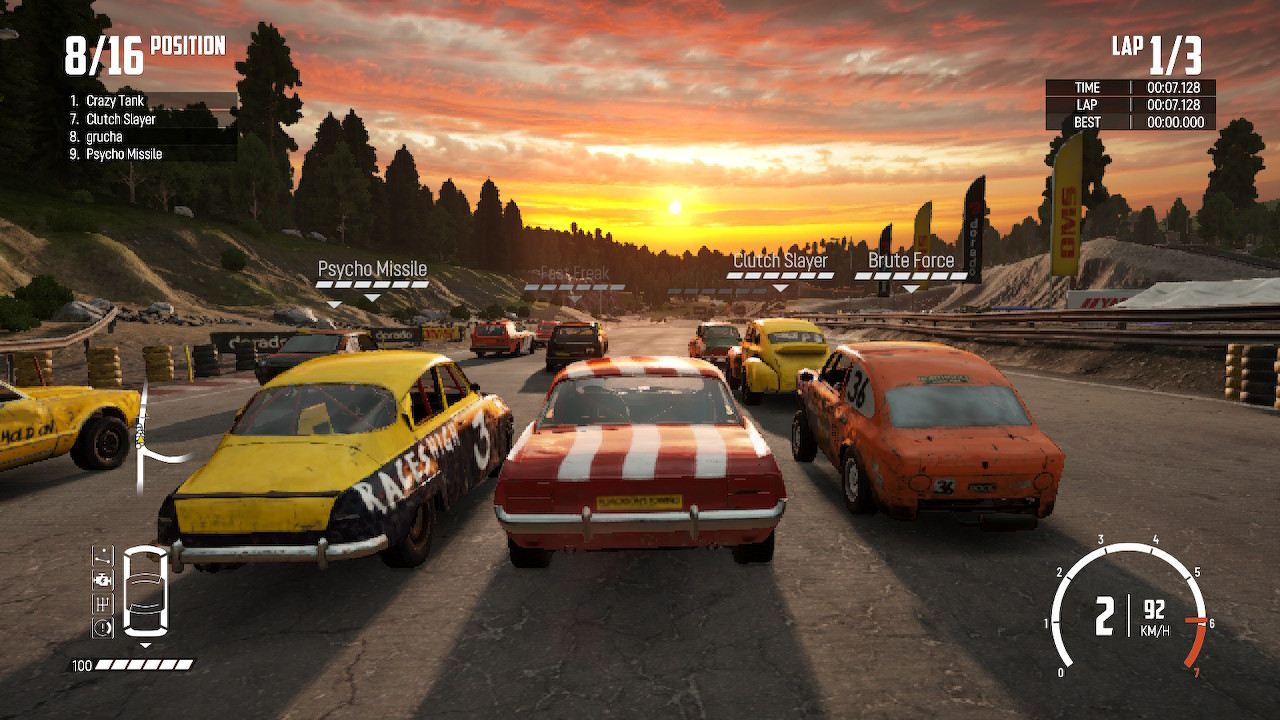Open the vehicle damage status diagram
This screenshot has height=720, width=1280.
click(145, 590)
